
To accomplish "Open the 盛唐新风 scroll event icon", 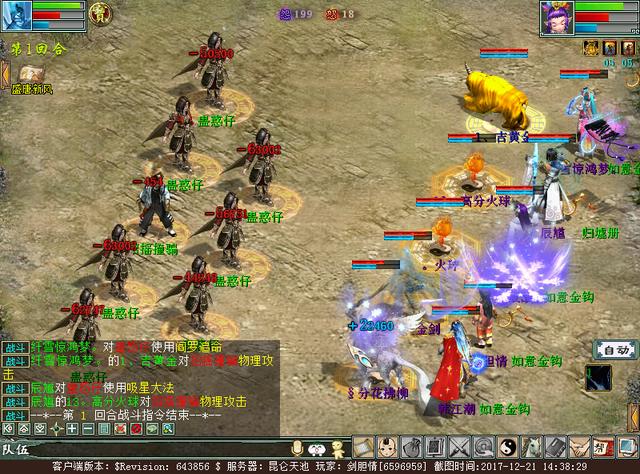I will coord(26,74).
